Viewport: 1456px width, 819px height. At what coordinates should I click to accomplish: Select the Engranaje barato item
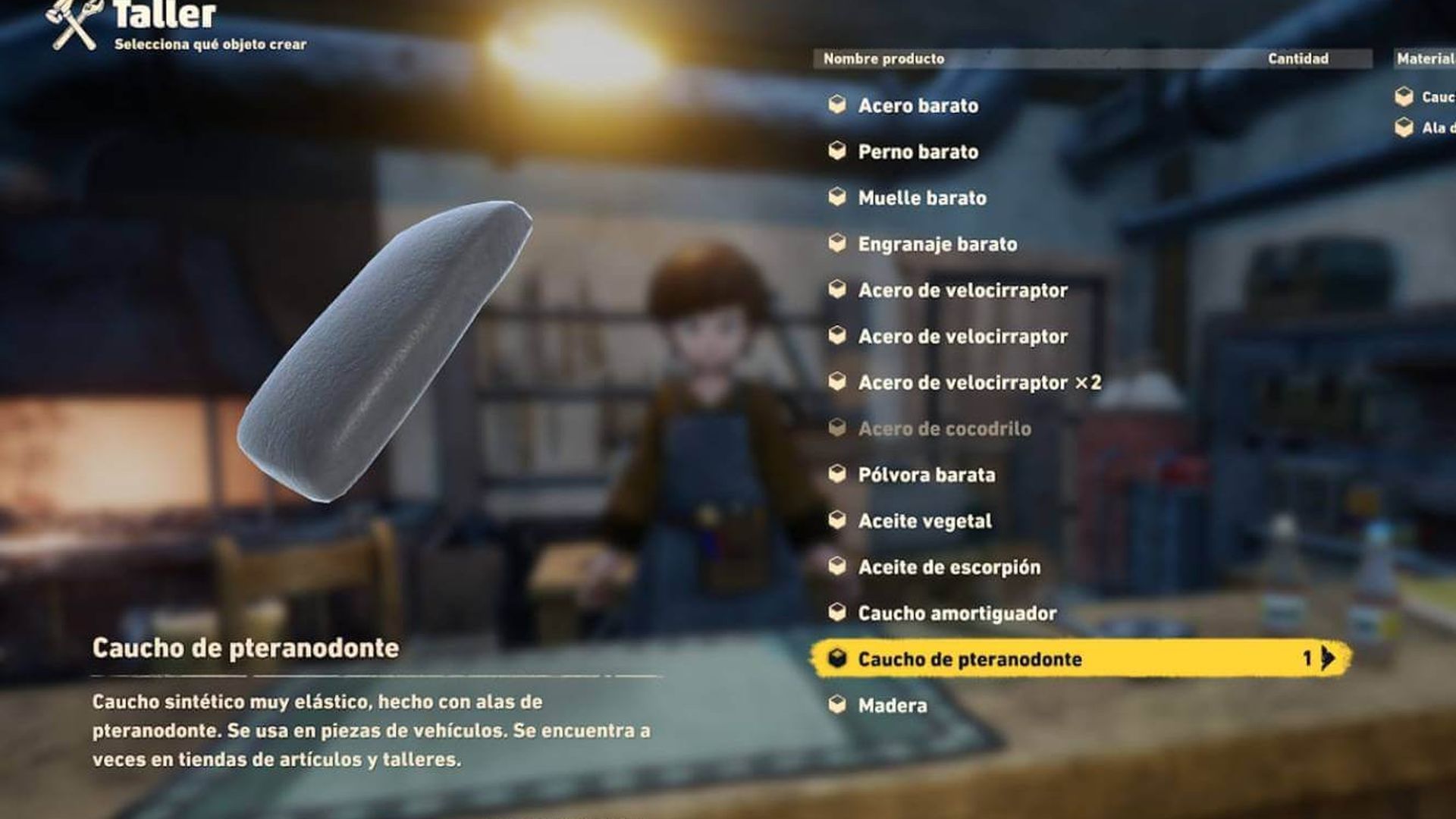[x=937, y=244]
